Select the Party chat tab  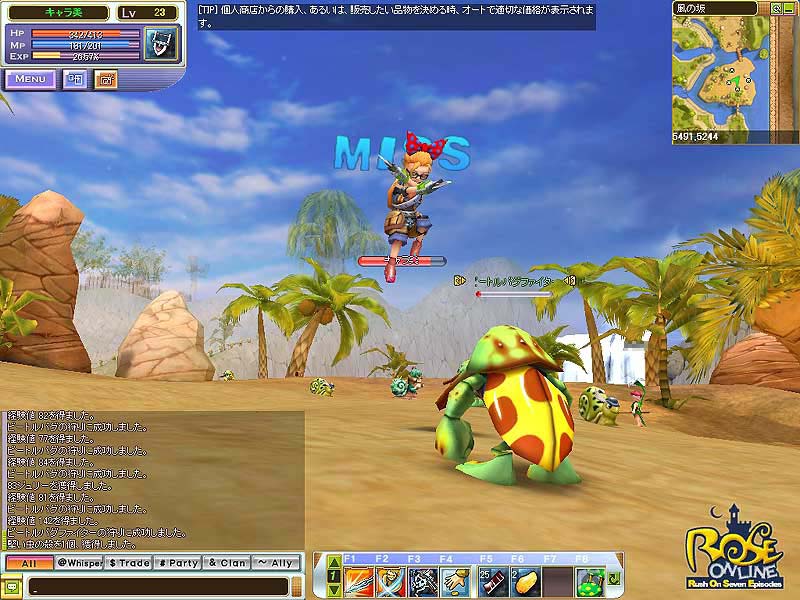178,563
